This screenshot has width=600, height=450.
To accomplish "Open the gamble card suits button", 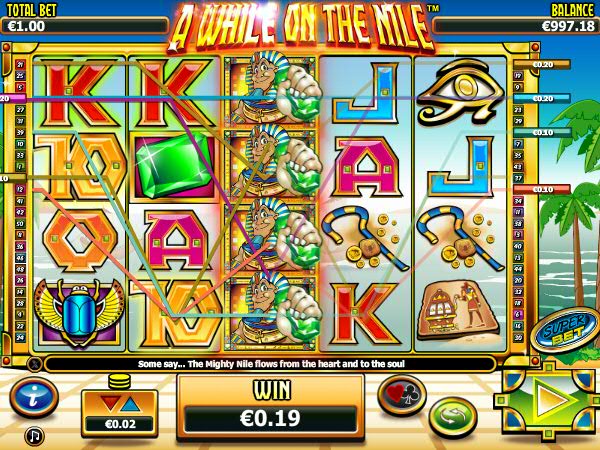I will [x=401, y=393].
